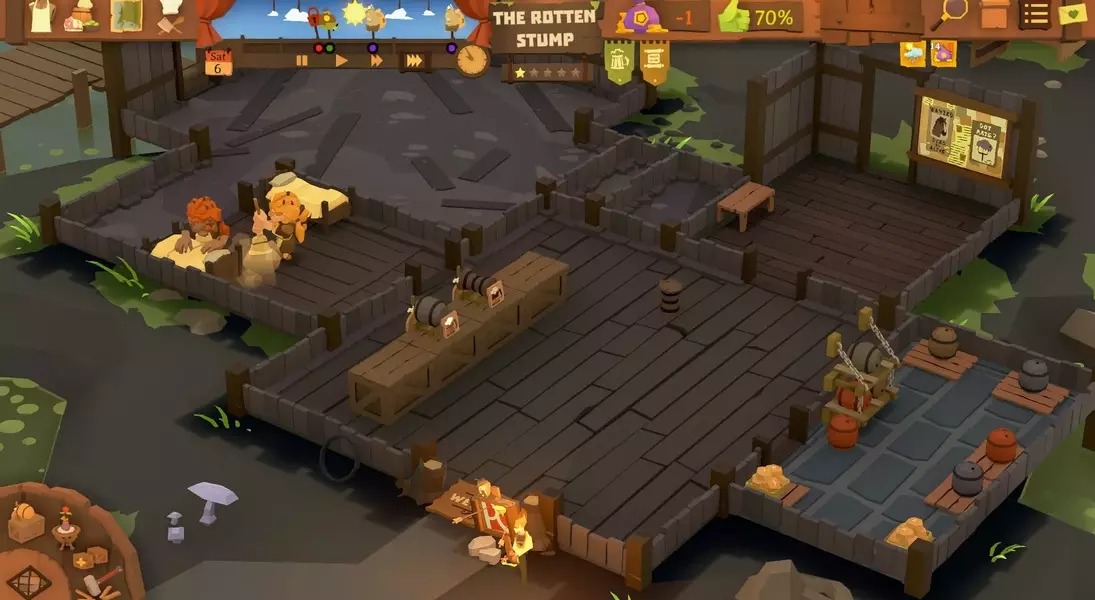Viewport: 1095px width, 600px height.
Task: Activate triple fast-forward speed
Action: tap(413, 61)
